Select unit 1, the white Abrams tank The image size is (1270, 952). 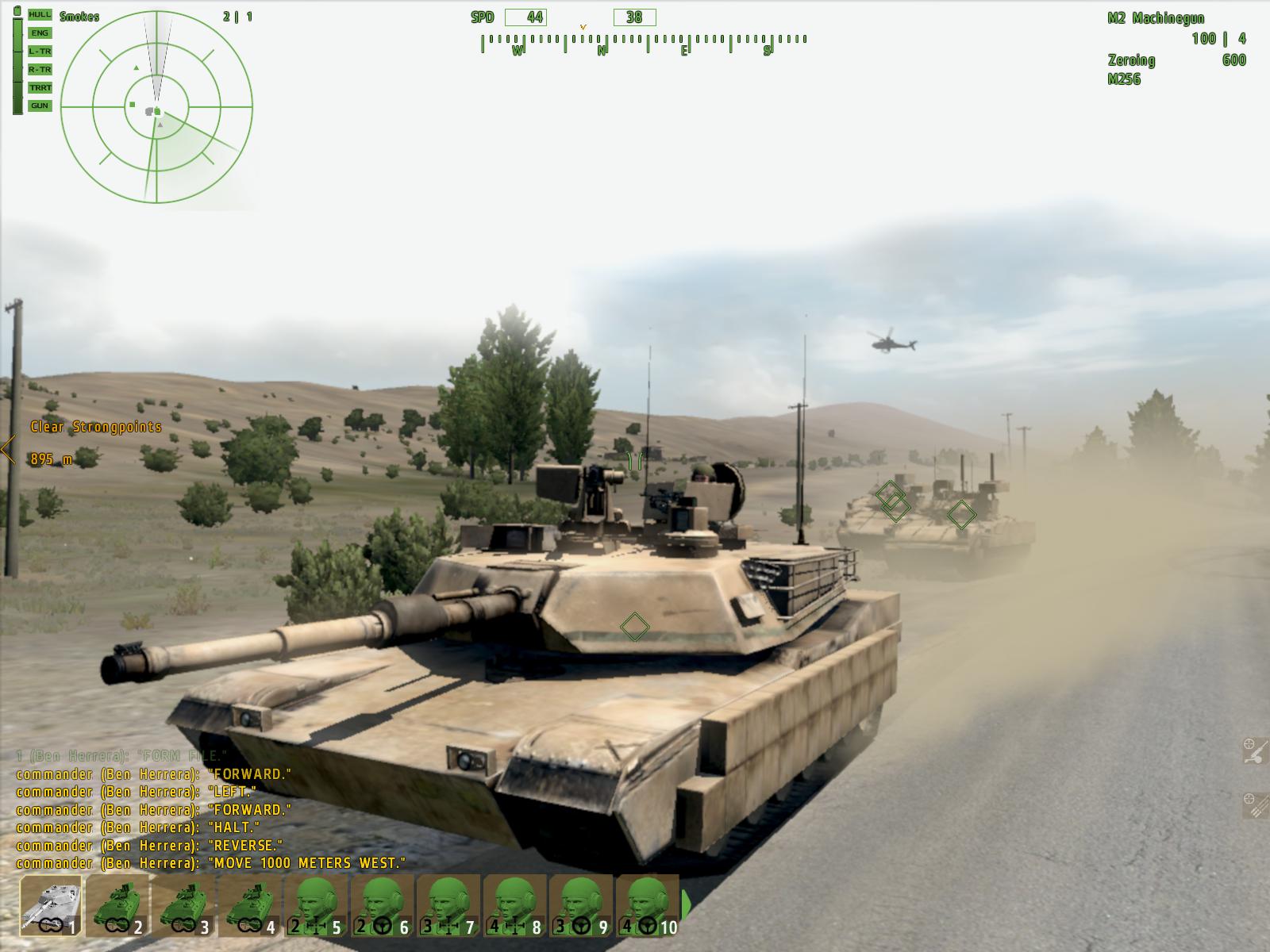[52, 904]
